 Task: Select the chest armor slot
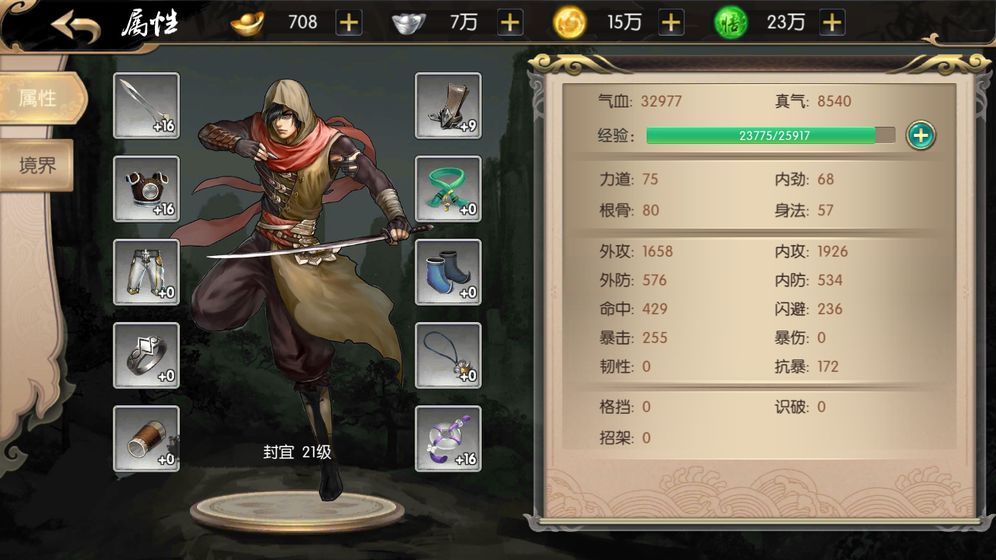pos(146,189)
